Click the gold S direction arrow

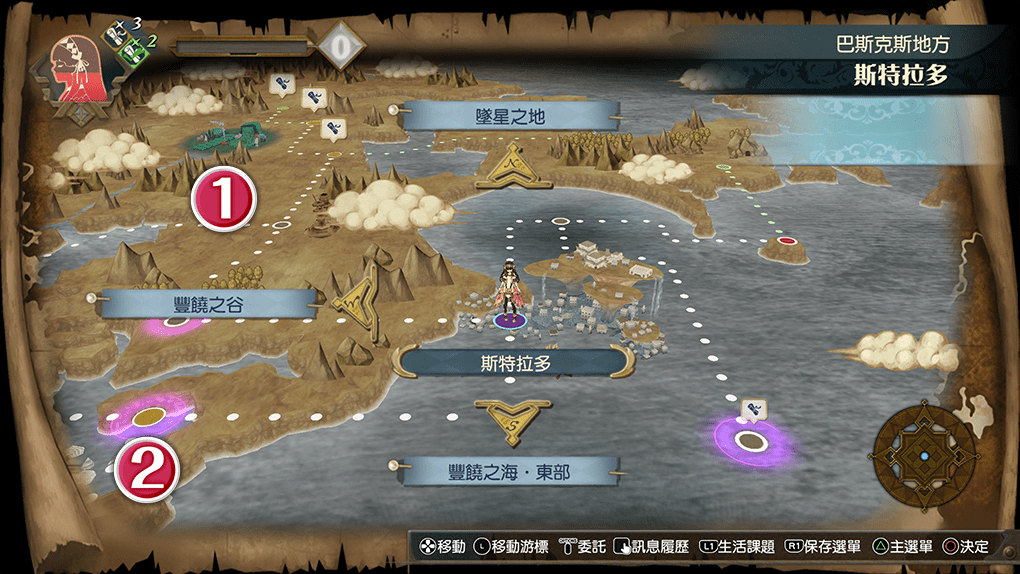514,420
